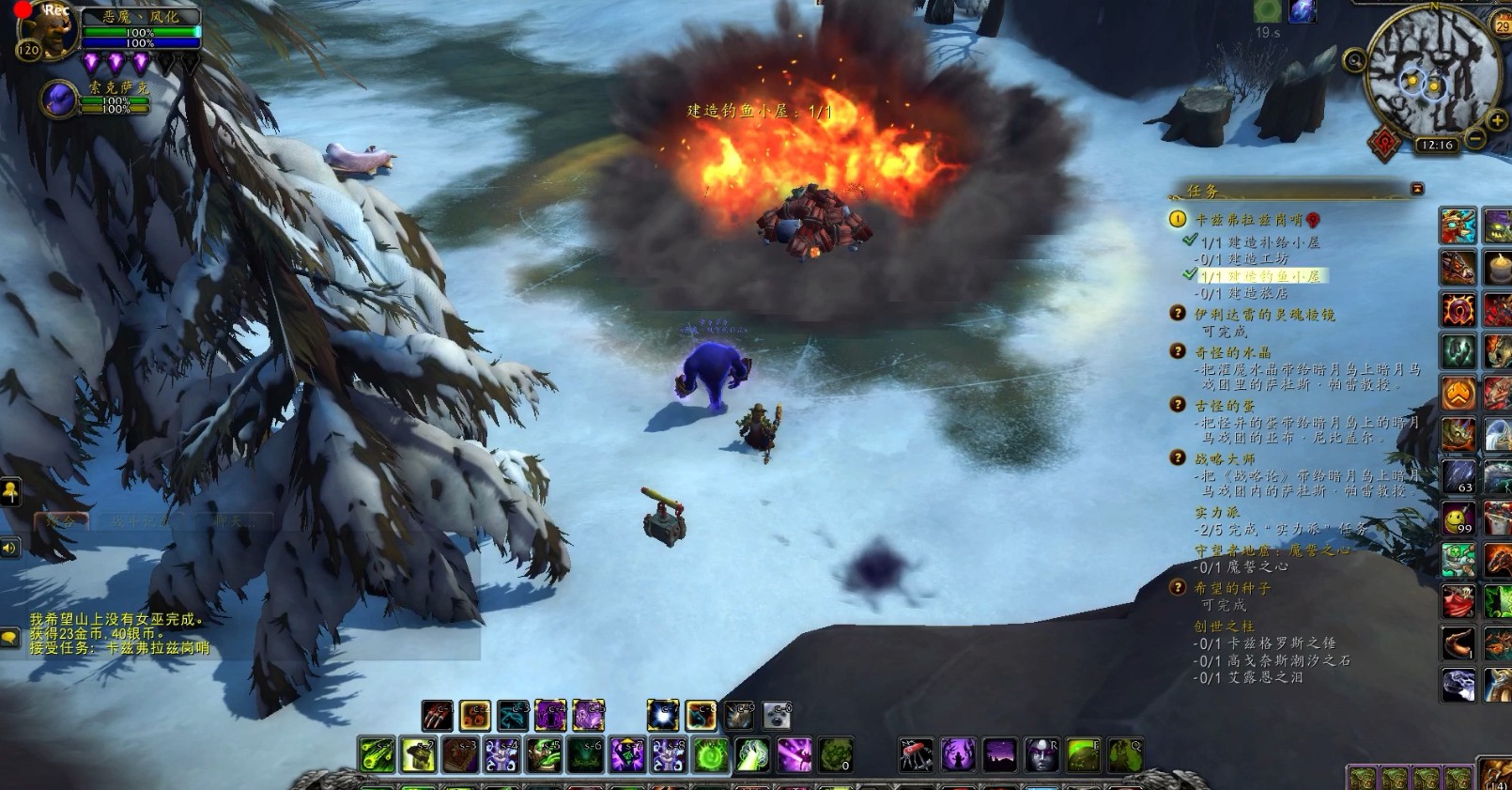
Task: Zoom out the minimap with minus button
Action: coord(1475,139)
